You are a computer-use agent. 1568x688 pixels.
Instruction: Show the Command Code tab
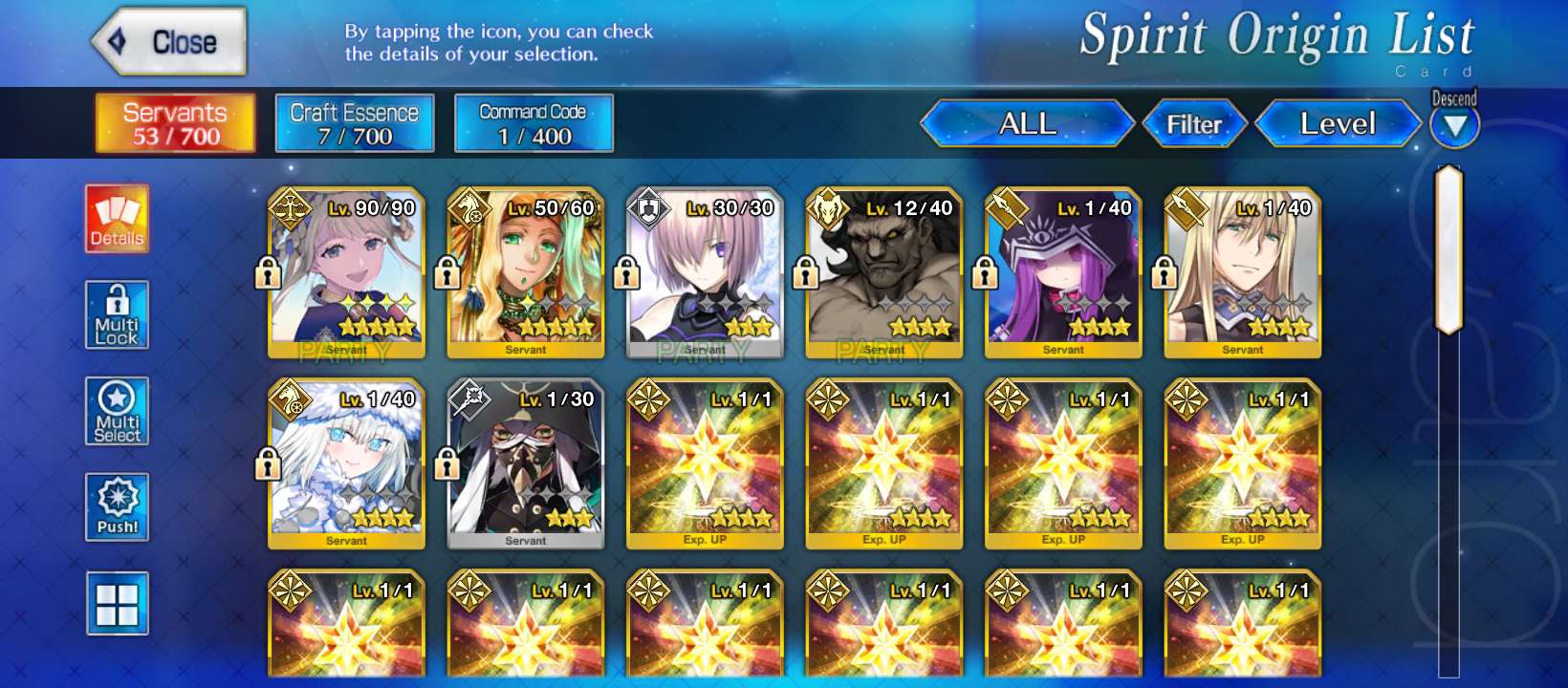(534, 123)
